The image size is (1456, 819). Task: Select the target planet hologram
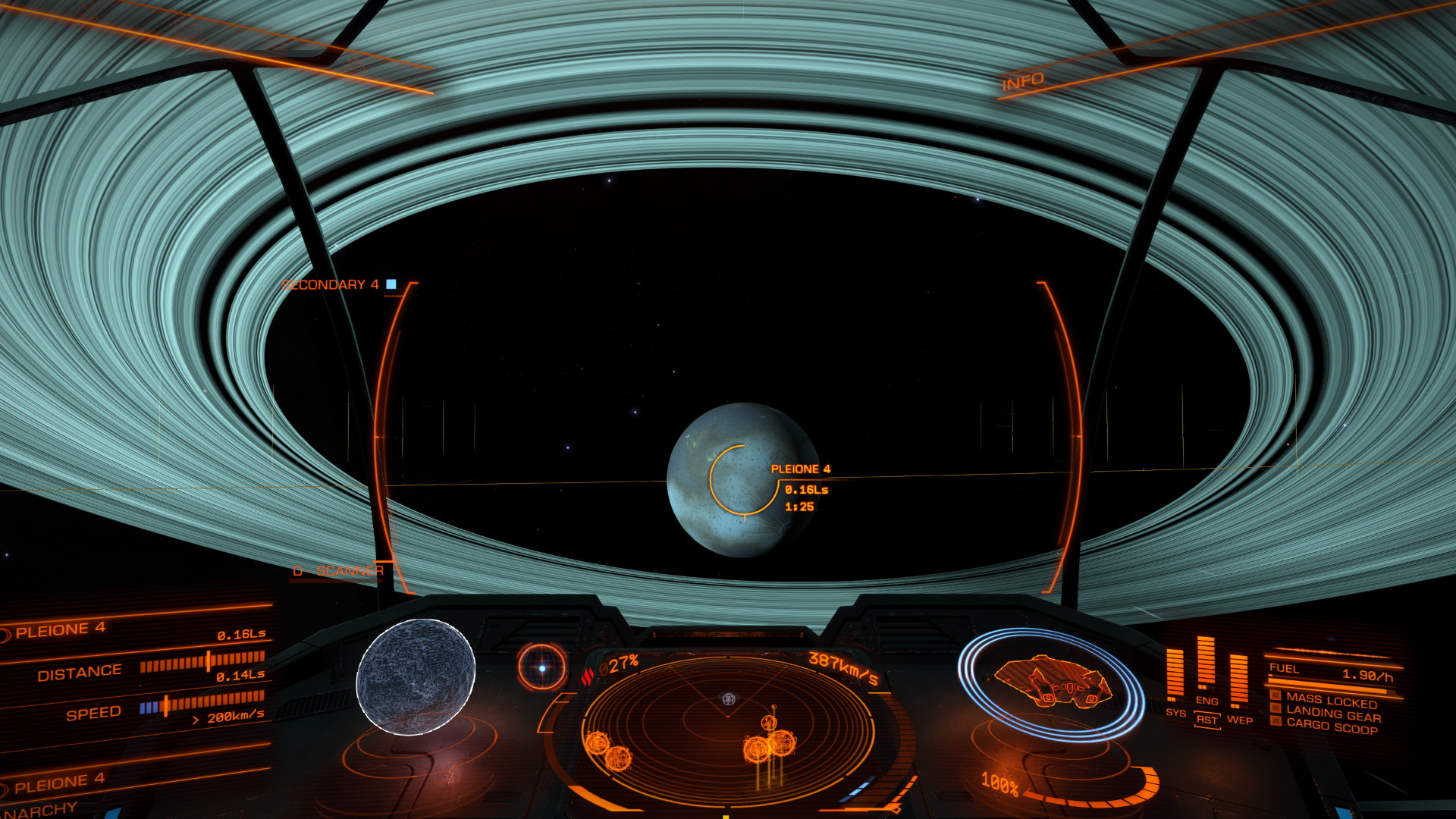pos(416,676)
